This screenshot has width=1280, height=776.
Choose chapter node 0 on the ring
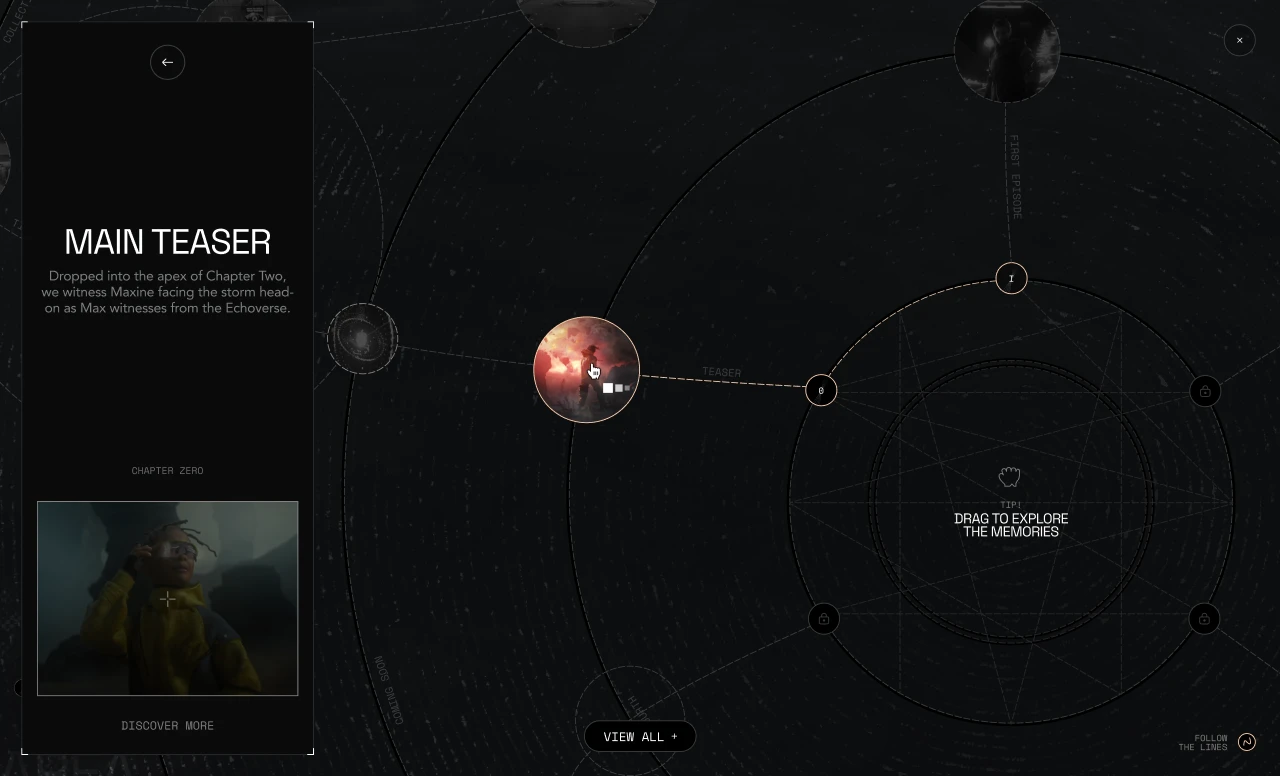pyautogui.click(x=821, y=390)
